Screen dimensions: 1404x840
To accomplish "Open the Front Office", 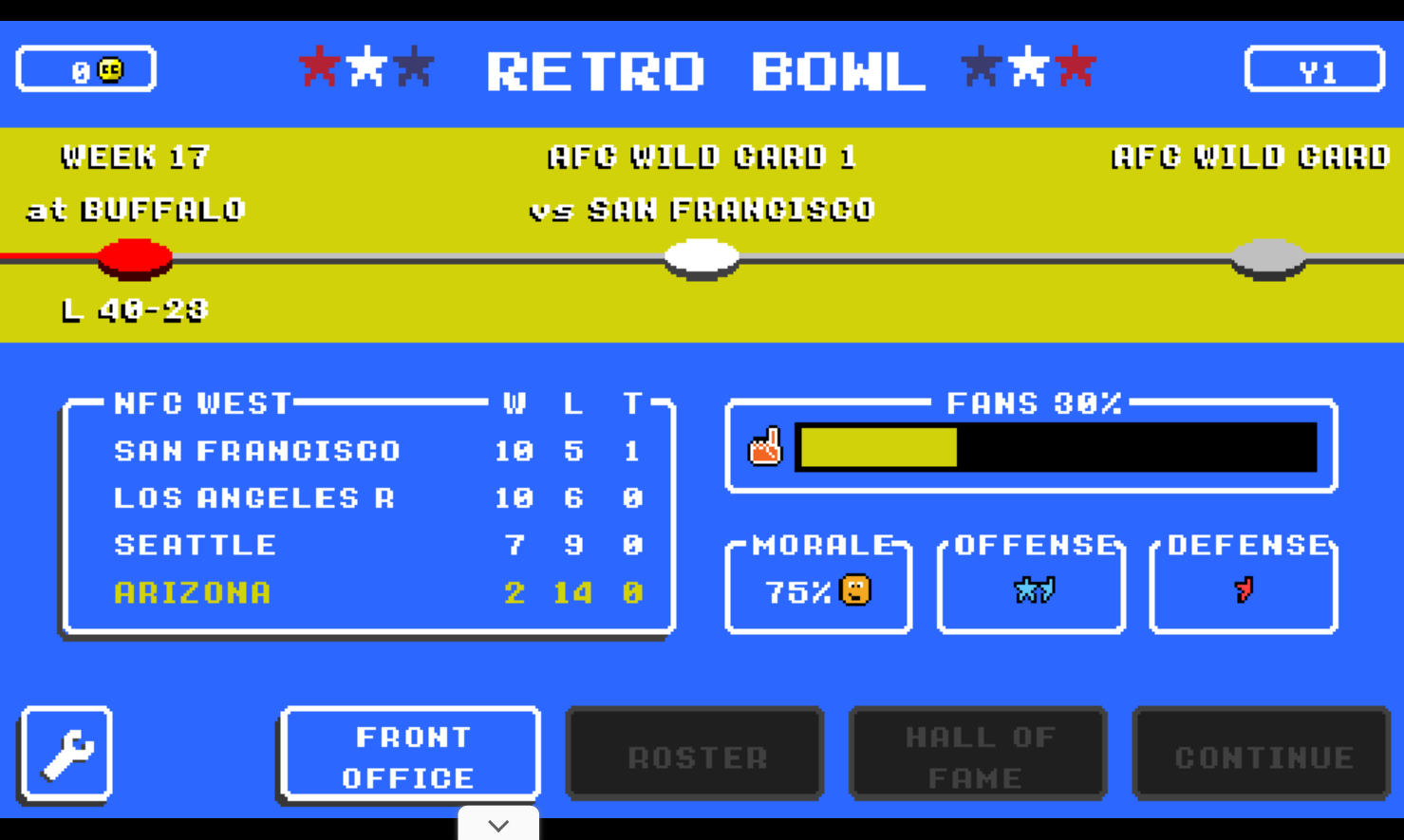I will (x=409, y=753).
